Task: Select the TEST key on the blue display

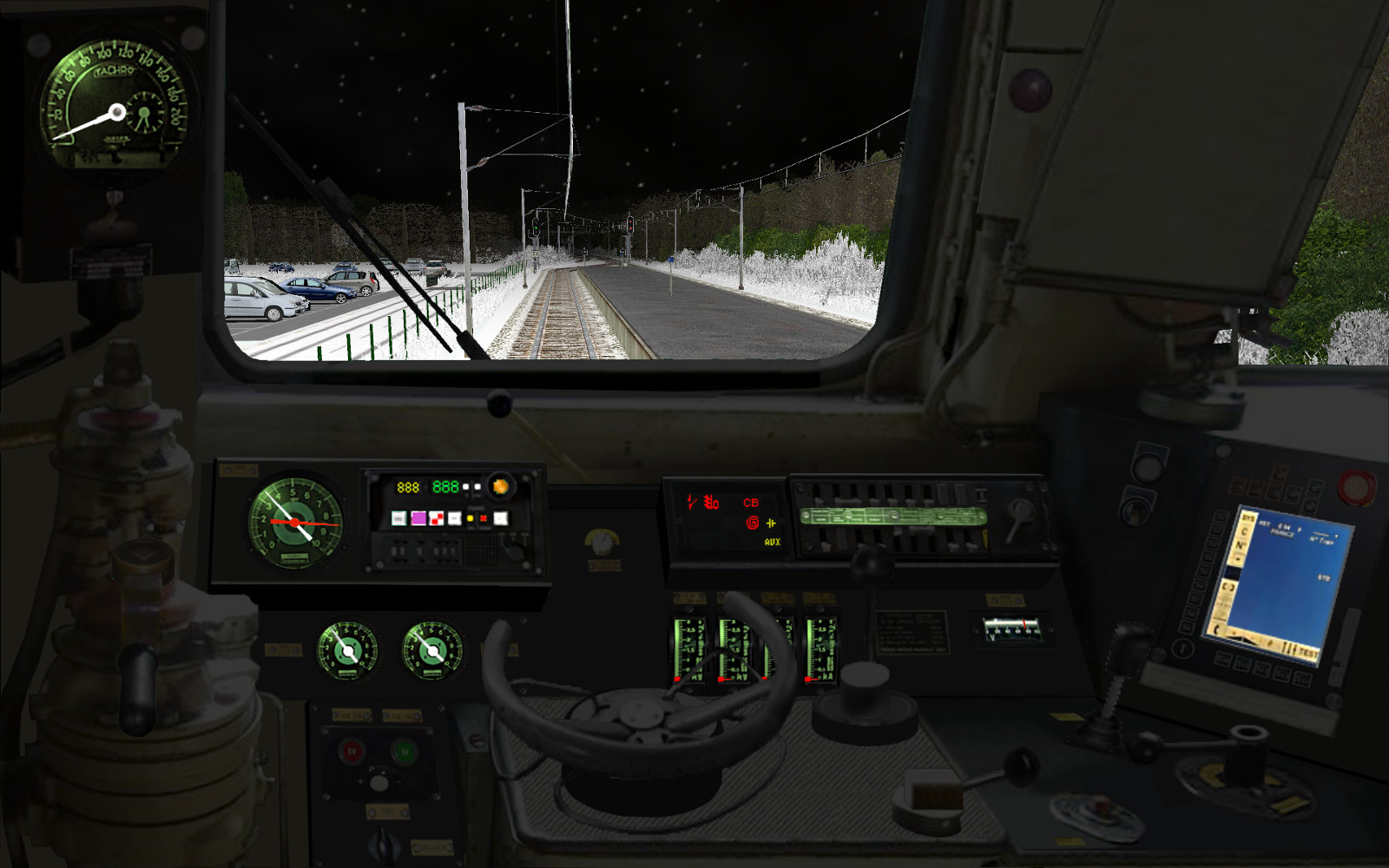Action: 1307,653
